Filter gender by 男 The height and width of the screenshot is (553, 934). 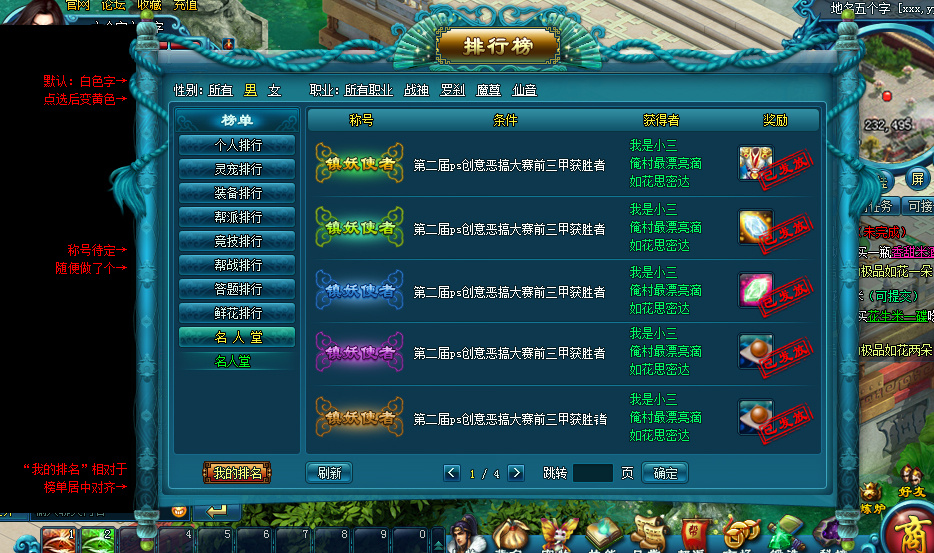pyautogui.click(x=251, y=90)
